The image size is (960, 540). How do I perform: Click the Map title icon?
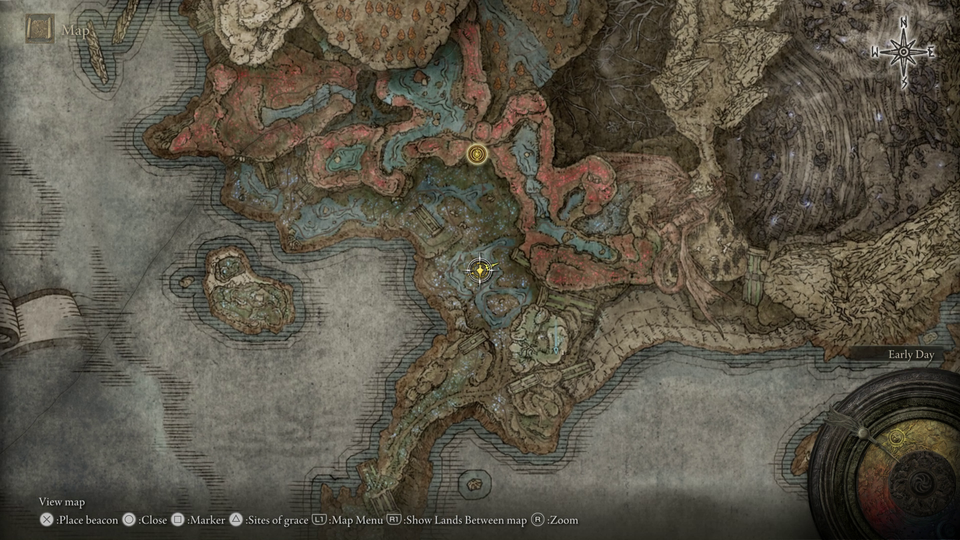coord(40,29)
